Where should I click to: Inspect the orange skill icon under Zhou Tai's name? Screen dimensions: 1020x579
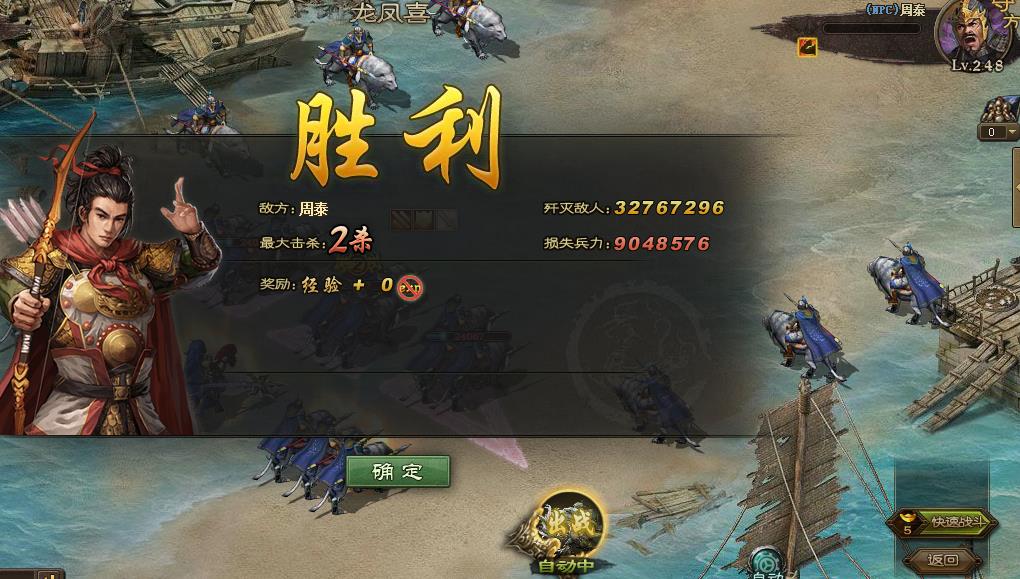(x=807, y=46)
